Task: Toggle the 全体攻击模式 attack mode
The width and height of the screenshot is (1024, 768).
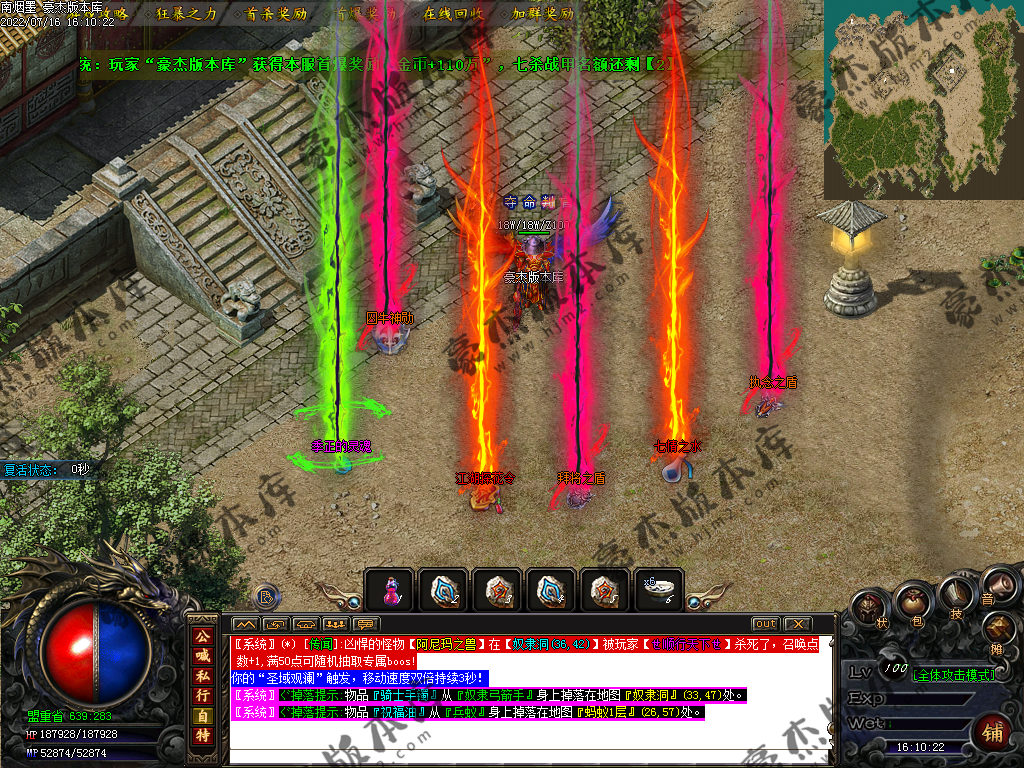Action: (x=953, y=675)
